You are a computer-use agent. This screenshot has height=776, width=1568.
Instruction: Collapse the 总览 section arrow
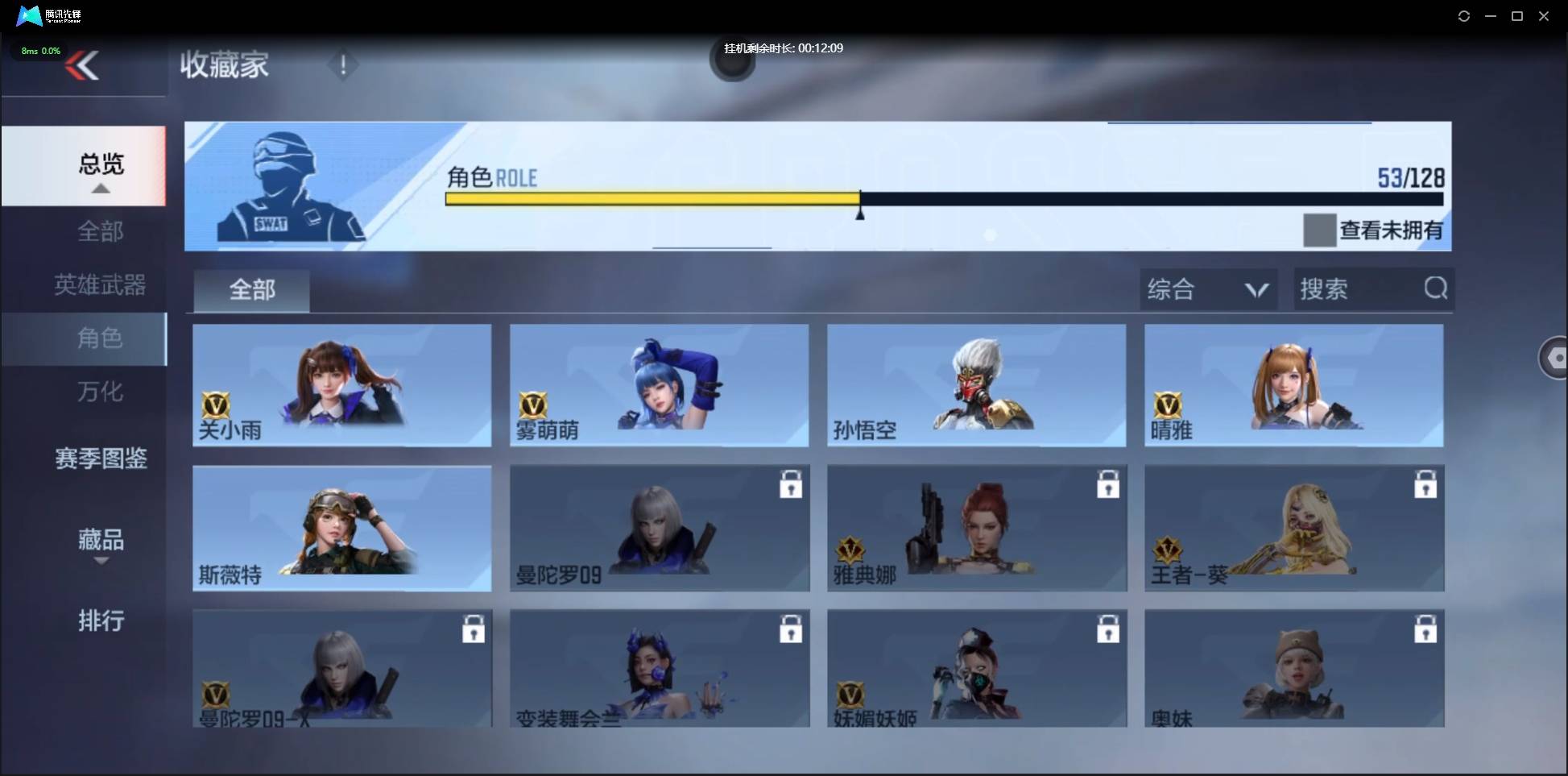pos(101,188)
